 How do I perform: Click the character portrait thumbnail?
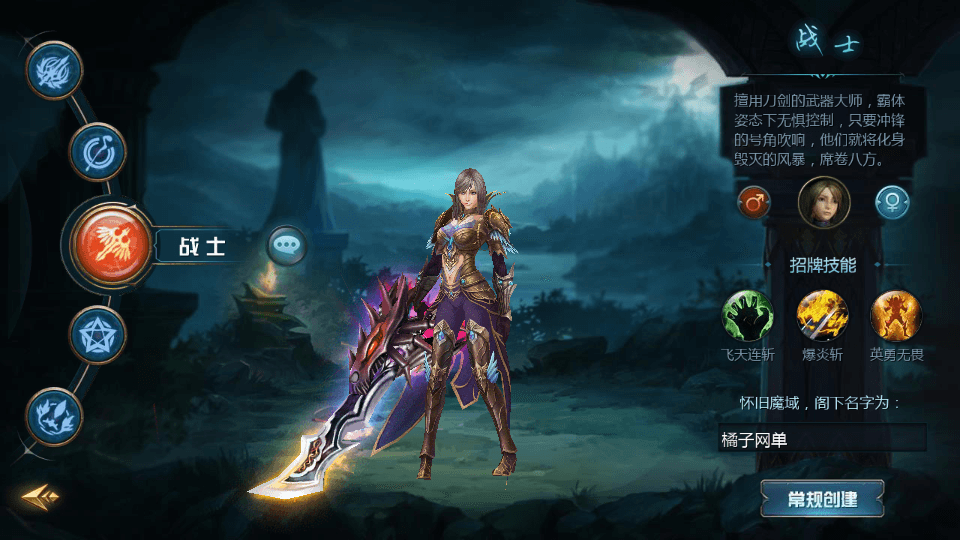(824, 203)
